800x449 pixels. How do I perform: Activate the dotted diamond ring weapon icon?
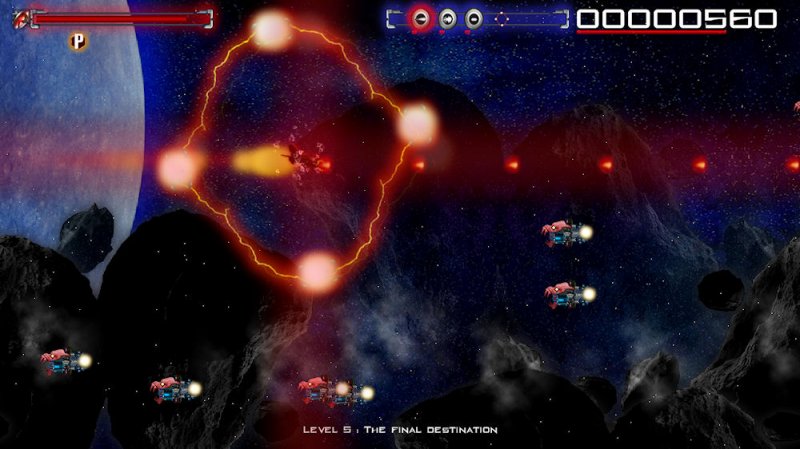point(500,18)
